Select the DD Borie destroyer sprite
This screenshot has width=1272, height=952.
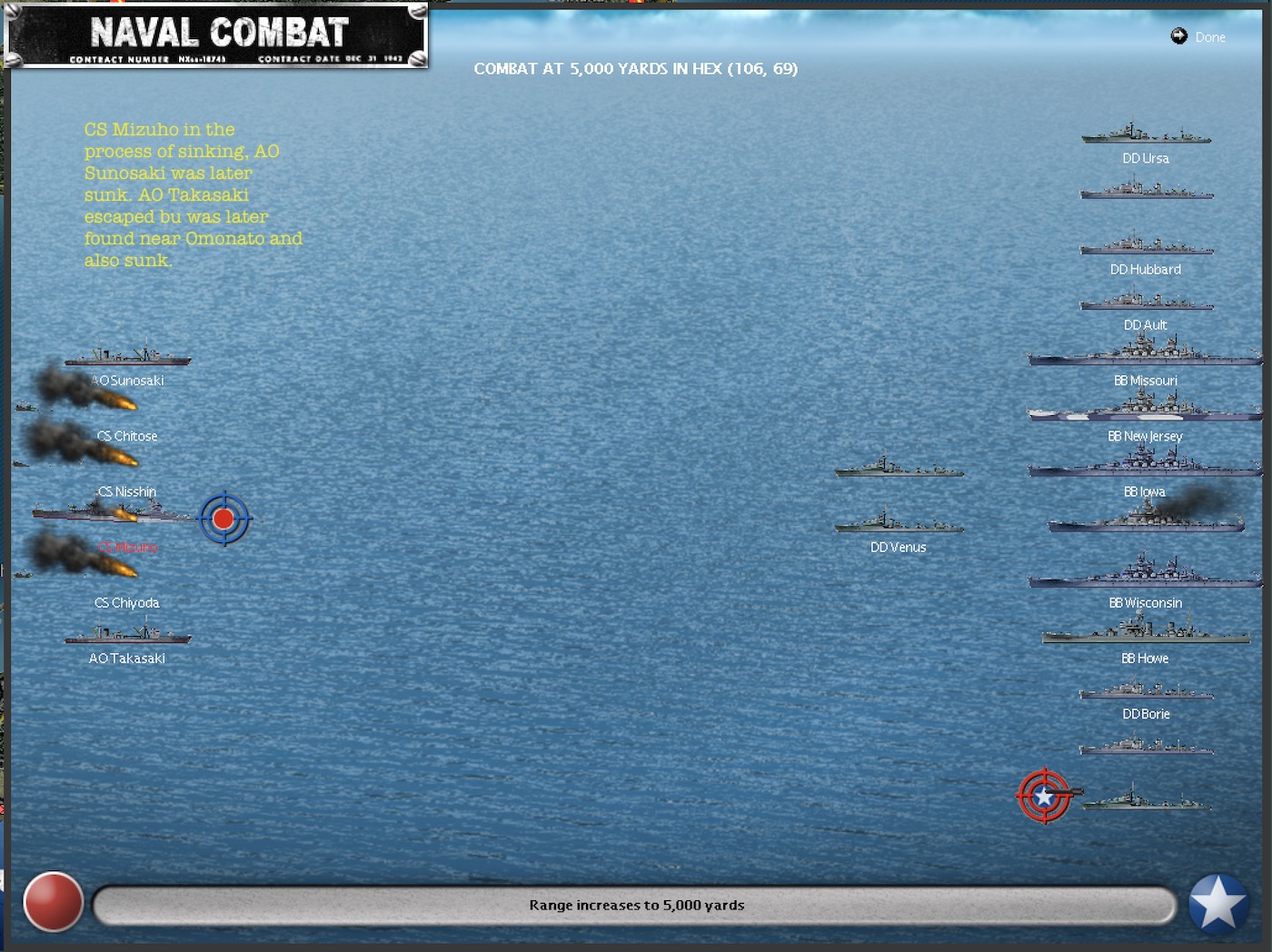tap(1147, 690)
